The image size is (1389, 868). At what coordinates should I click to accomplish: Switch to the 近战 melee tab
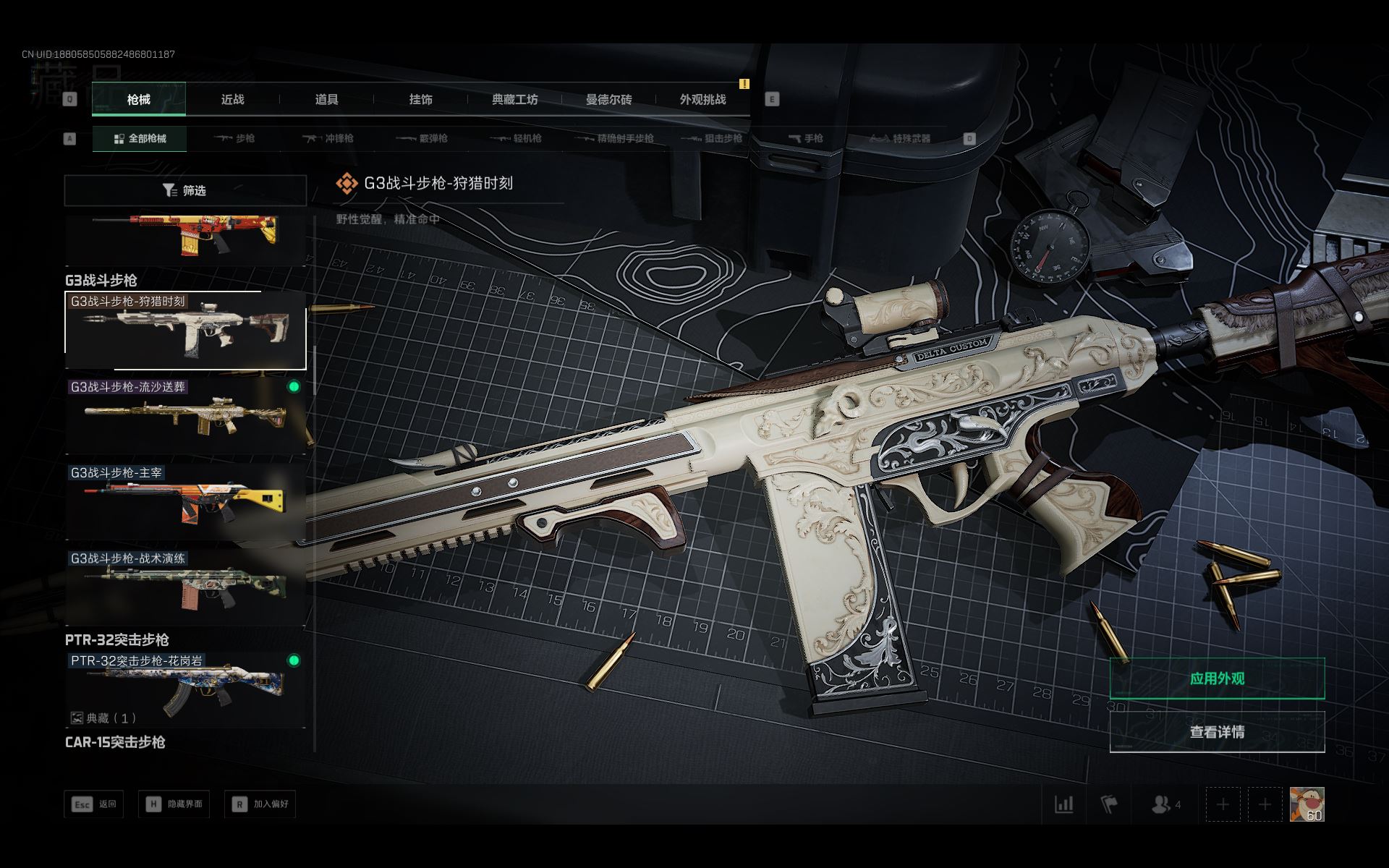tap(232, 100)
